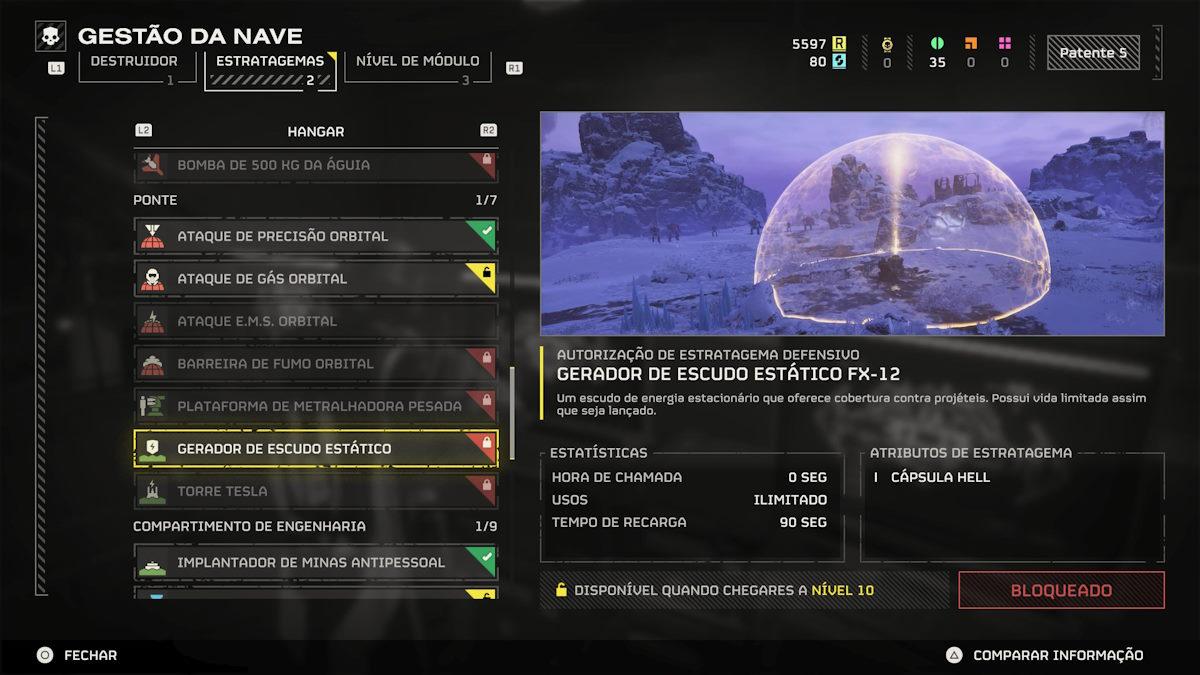Select Implantador de Minas Antipessoal

coord(315,562)
